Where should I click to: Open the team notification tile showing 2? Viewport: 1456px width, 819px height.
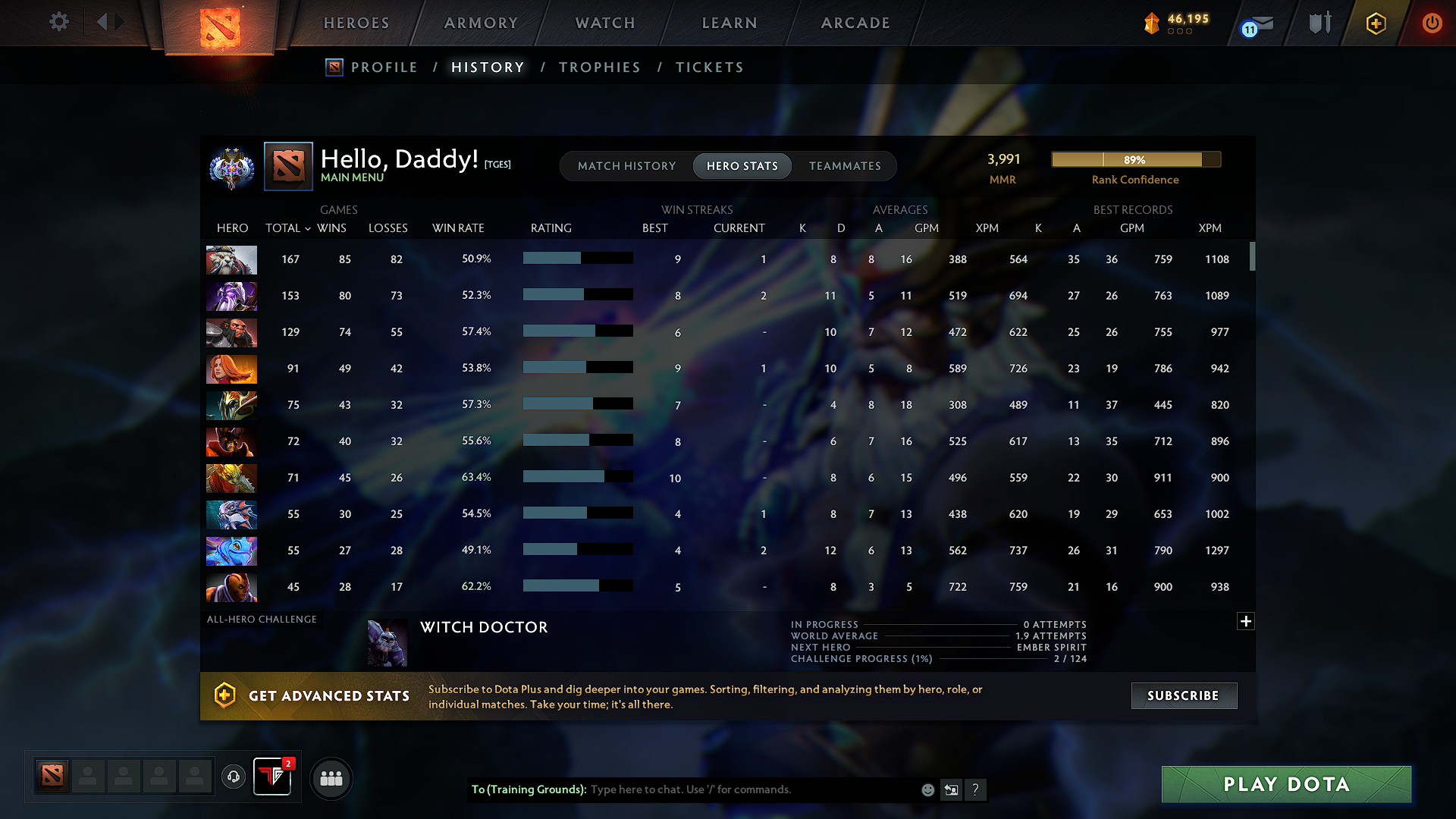[x=272, y=777]
